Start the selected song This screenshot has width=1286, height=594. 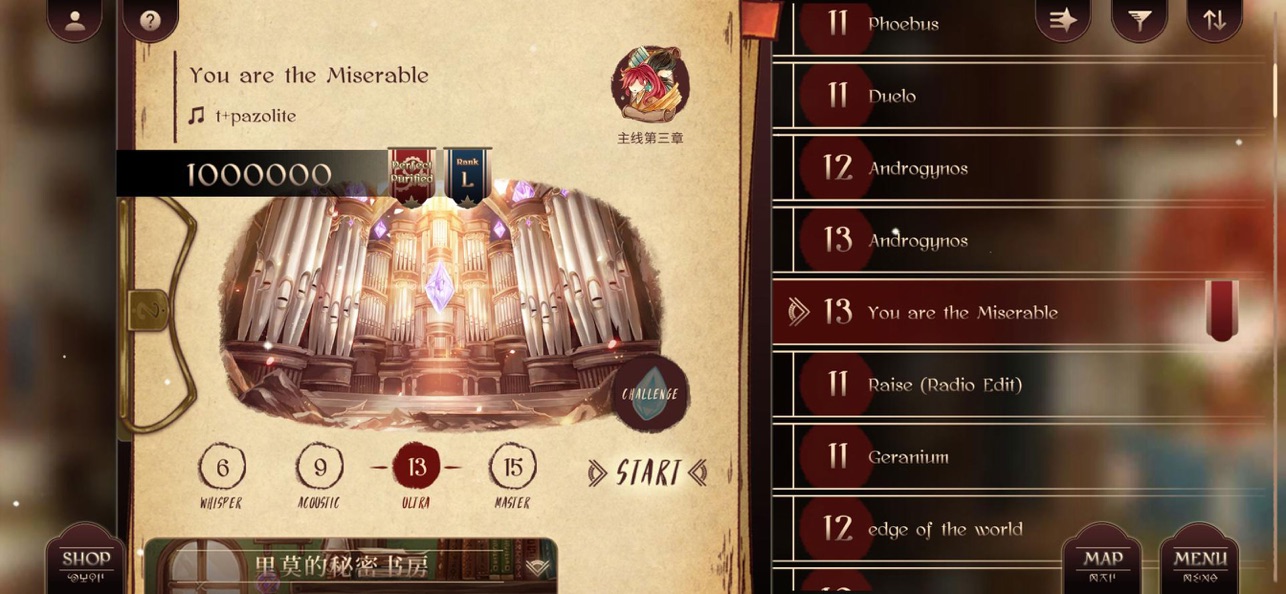click(648, 473)
